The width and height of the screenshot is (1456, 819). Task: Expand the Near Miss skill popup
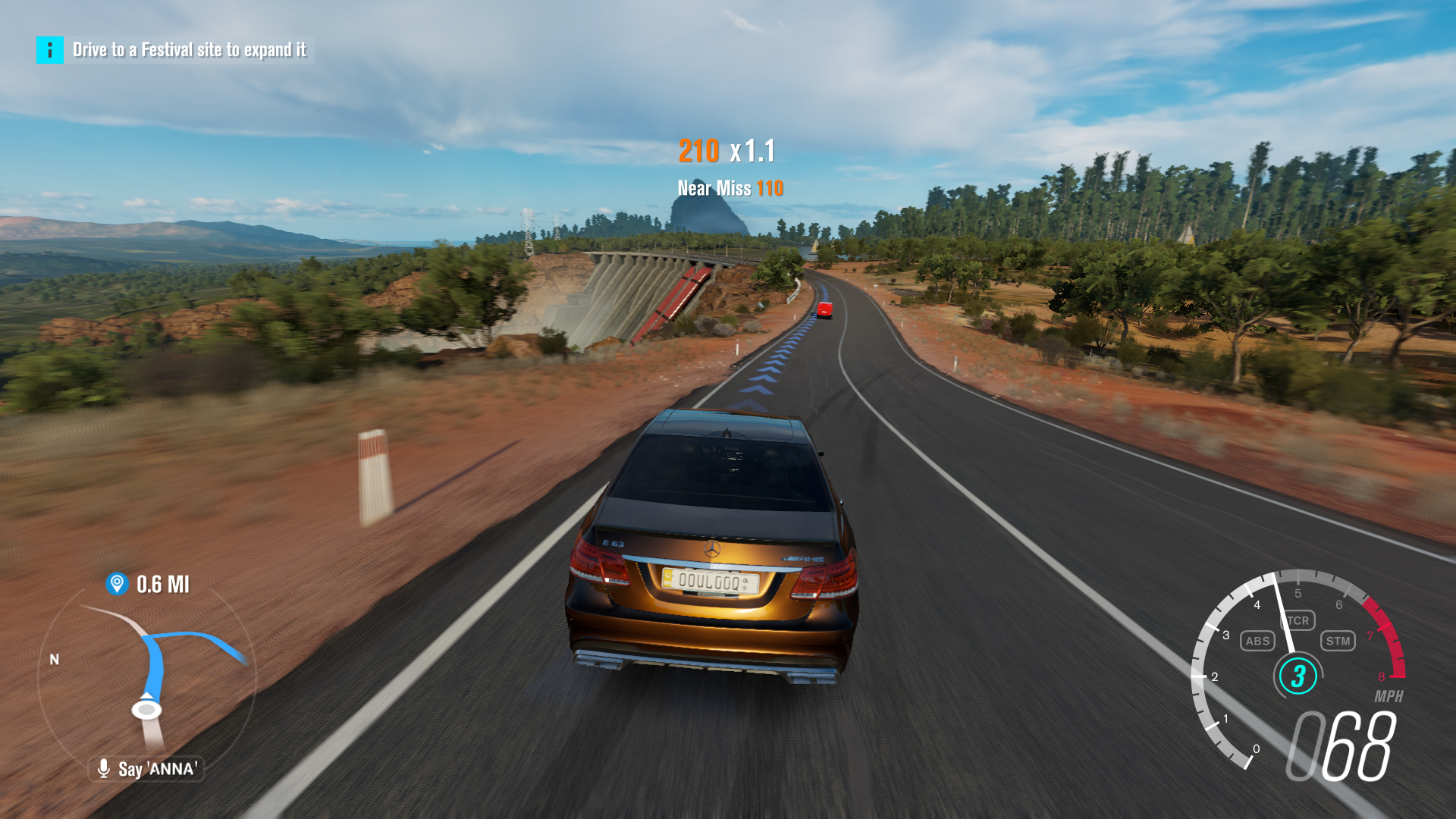(x=730, y=188)
